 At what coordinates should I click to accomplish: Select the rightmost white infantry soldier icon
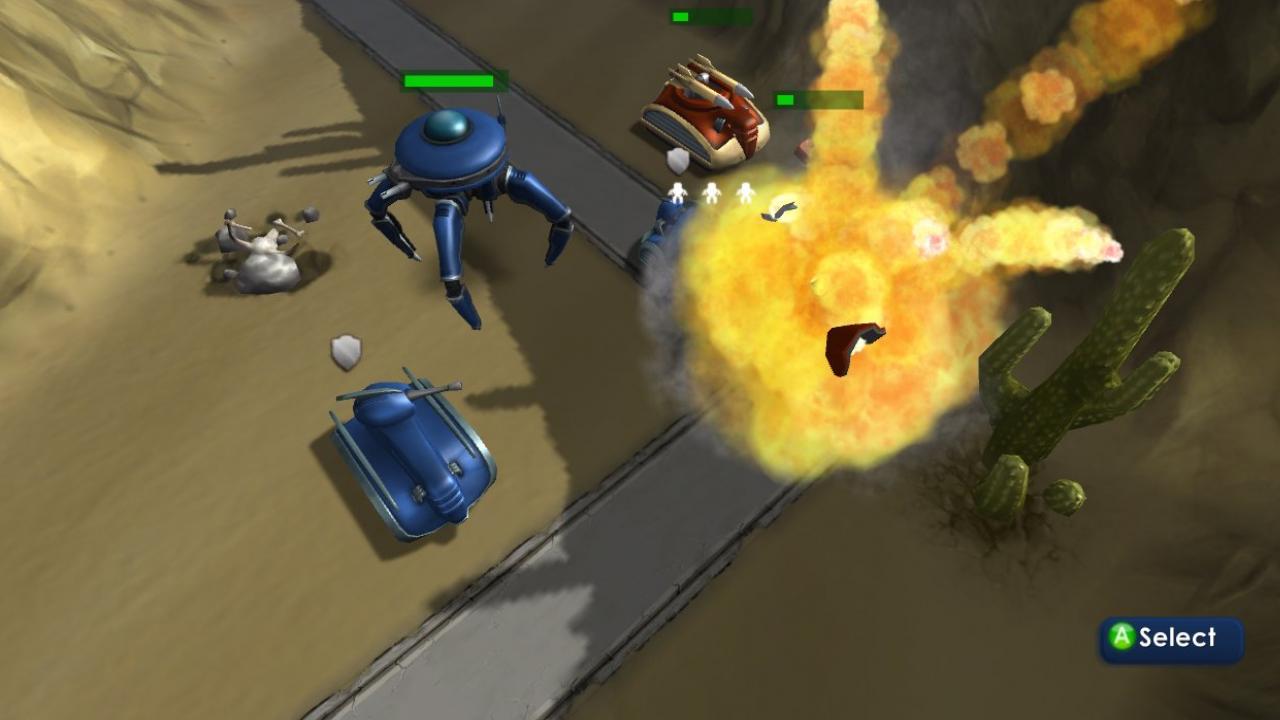coord(745,193)
